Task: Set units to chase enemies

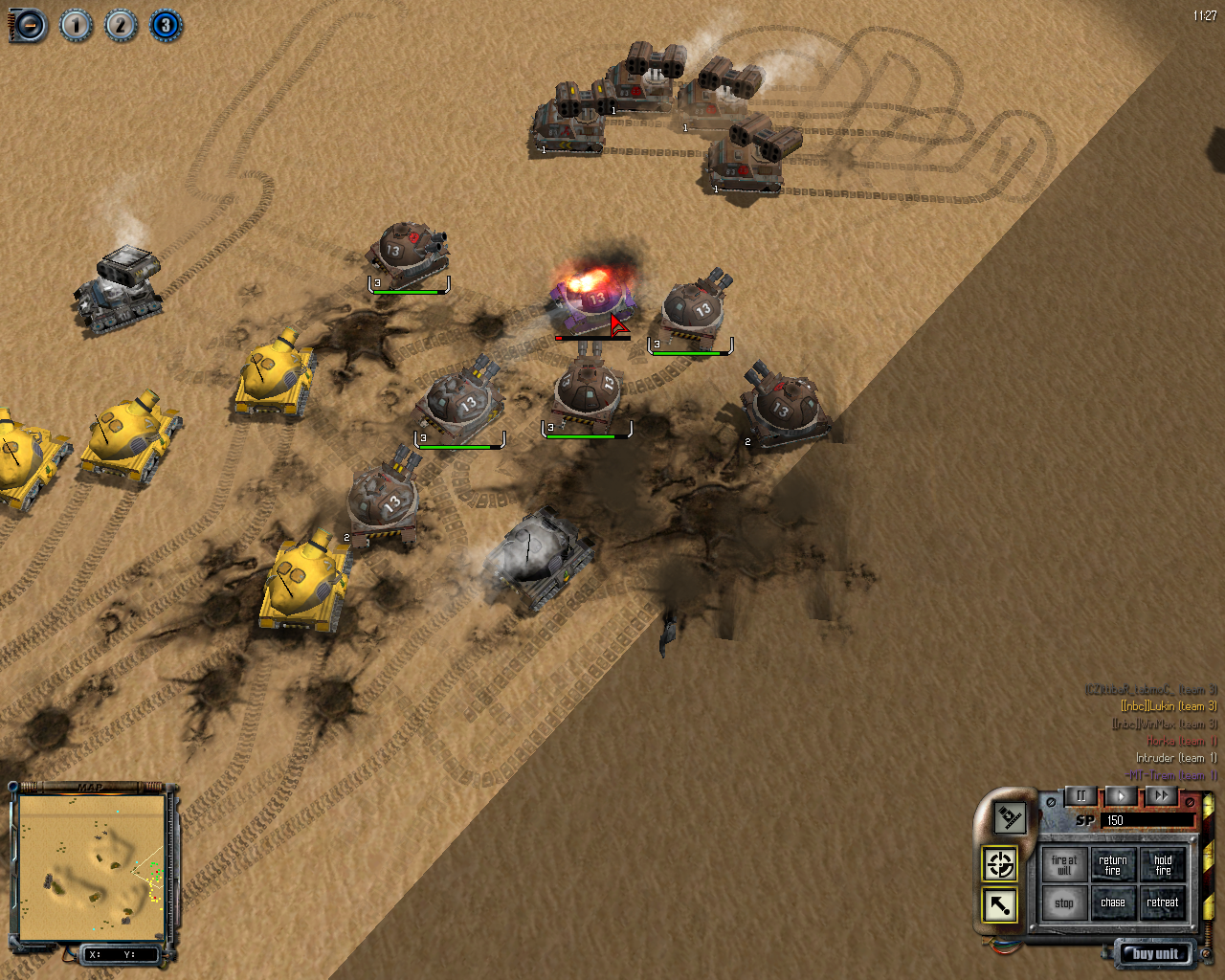Action: point(1113,903)
